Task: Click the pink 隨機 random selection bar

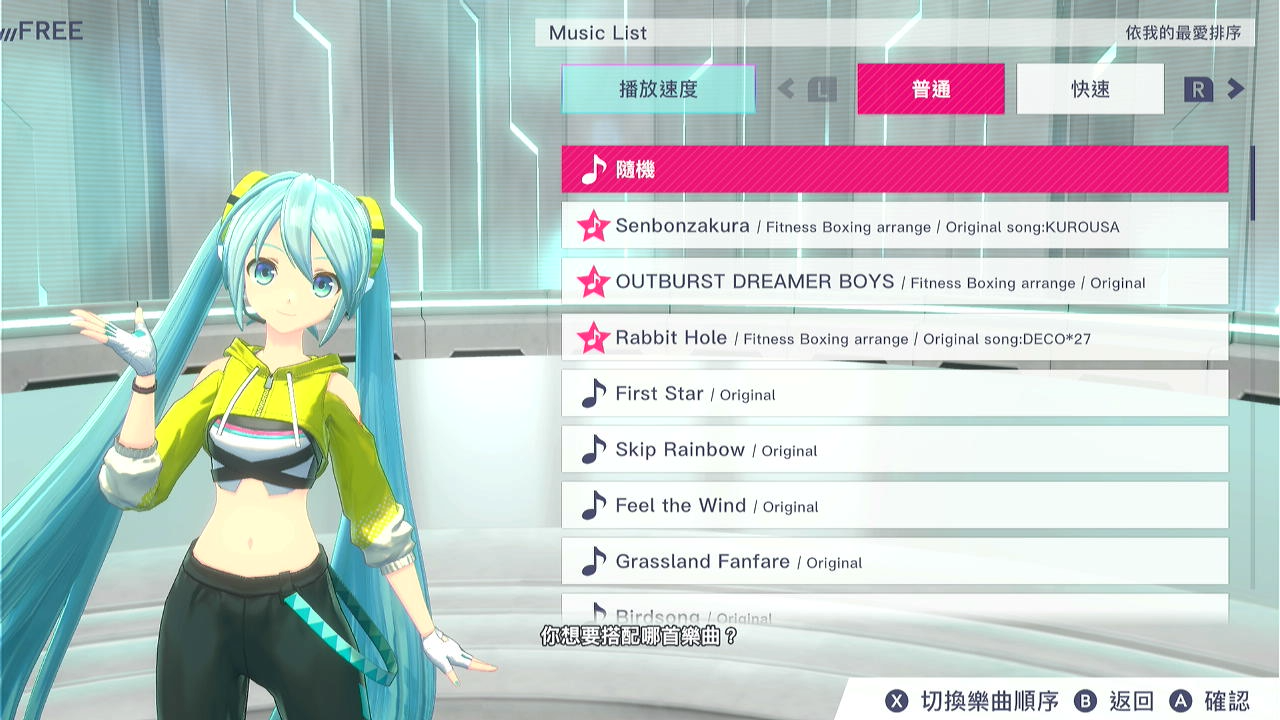Action: pos(895,169)
